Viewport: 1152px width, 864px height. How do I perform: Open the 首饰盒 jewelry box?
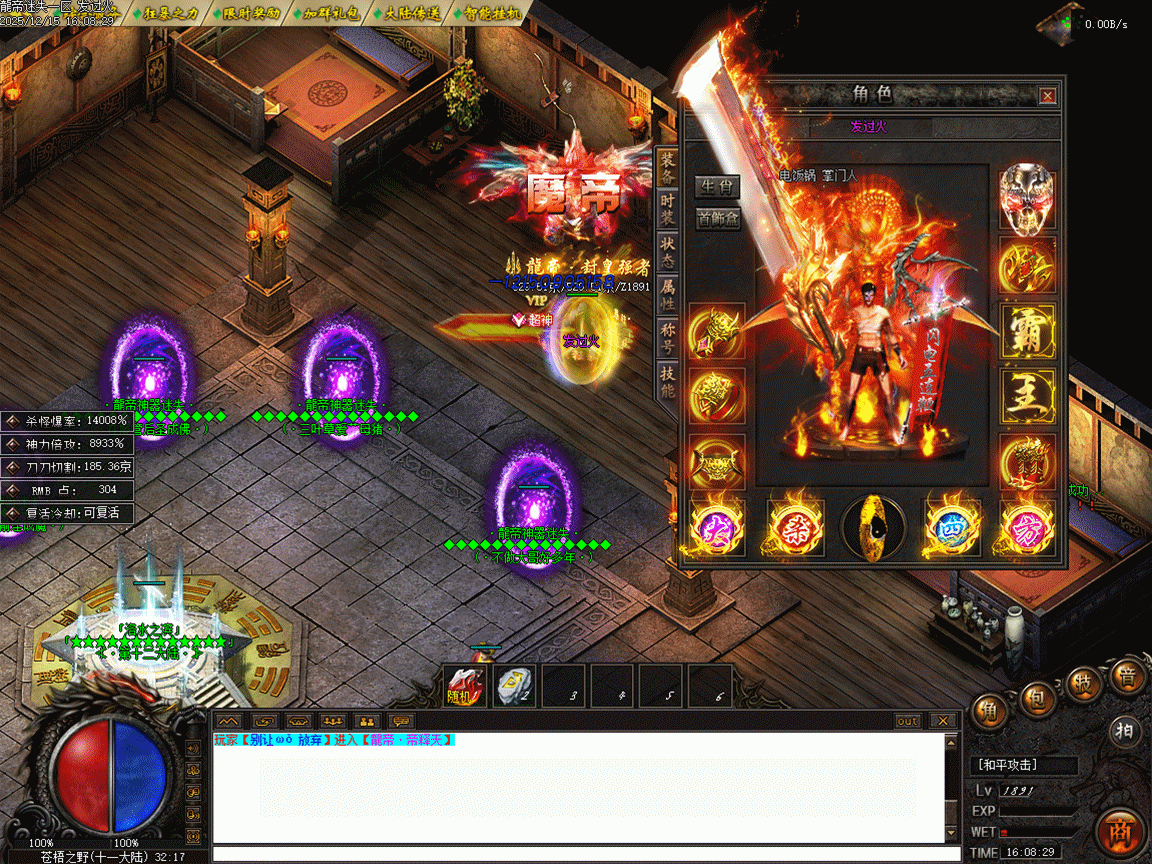click(x=717, y=219)
